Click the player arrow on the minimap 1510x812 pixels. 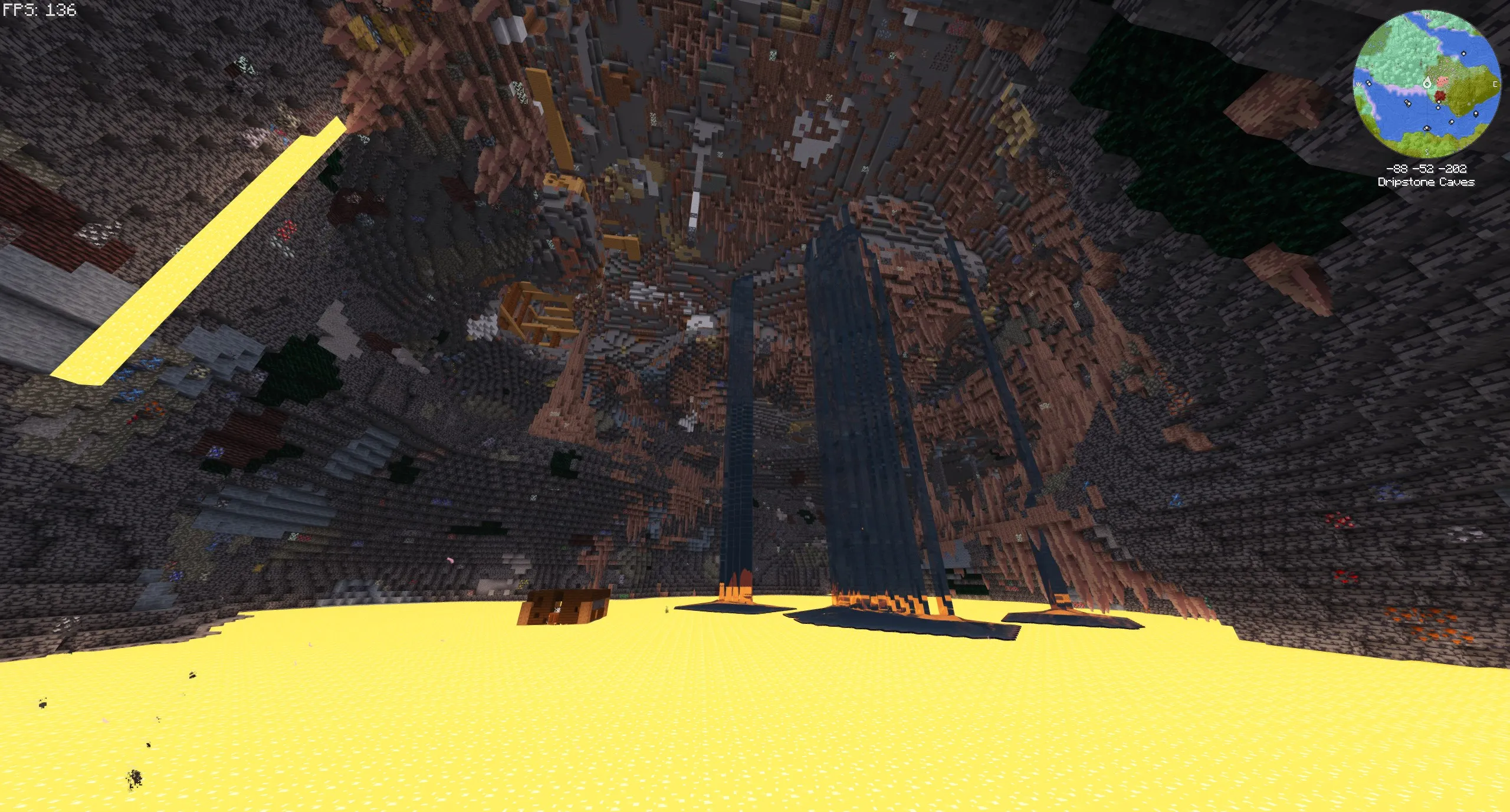pyautogui.click(x=1427, y=84)
